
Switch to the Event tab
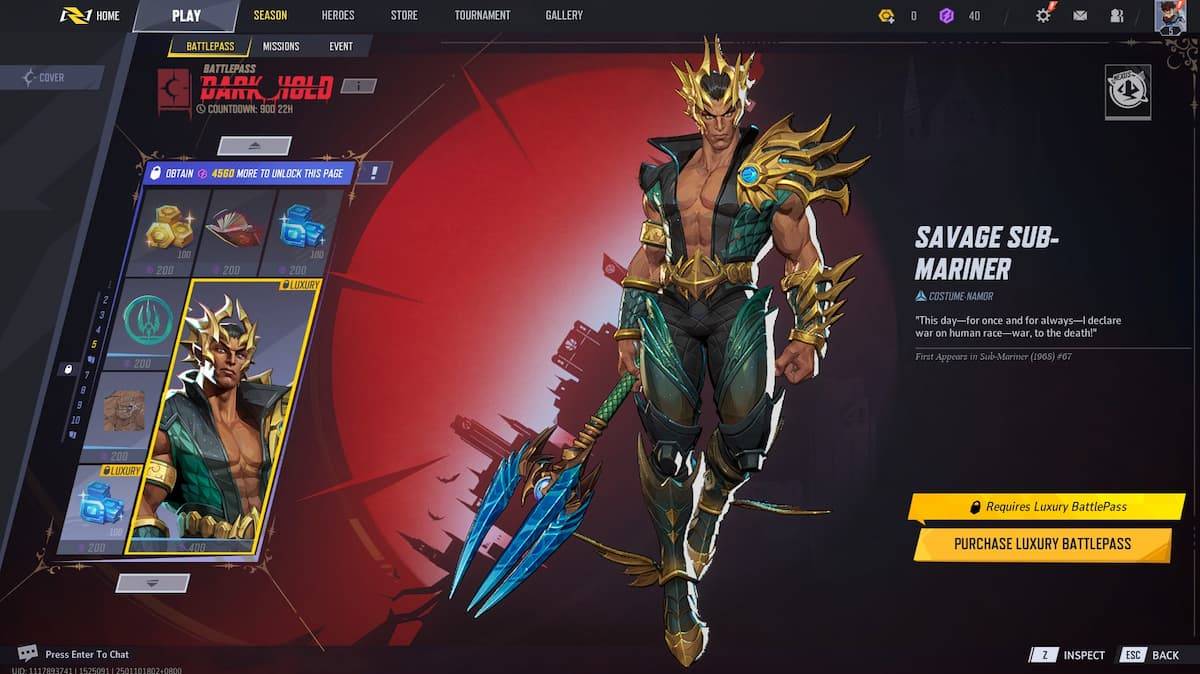340,46
